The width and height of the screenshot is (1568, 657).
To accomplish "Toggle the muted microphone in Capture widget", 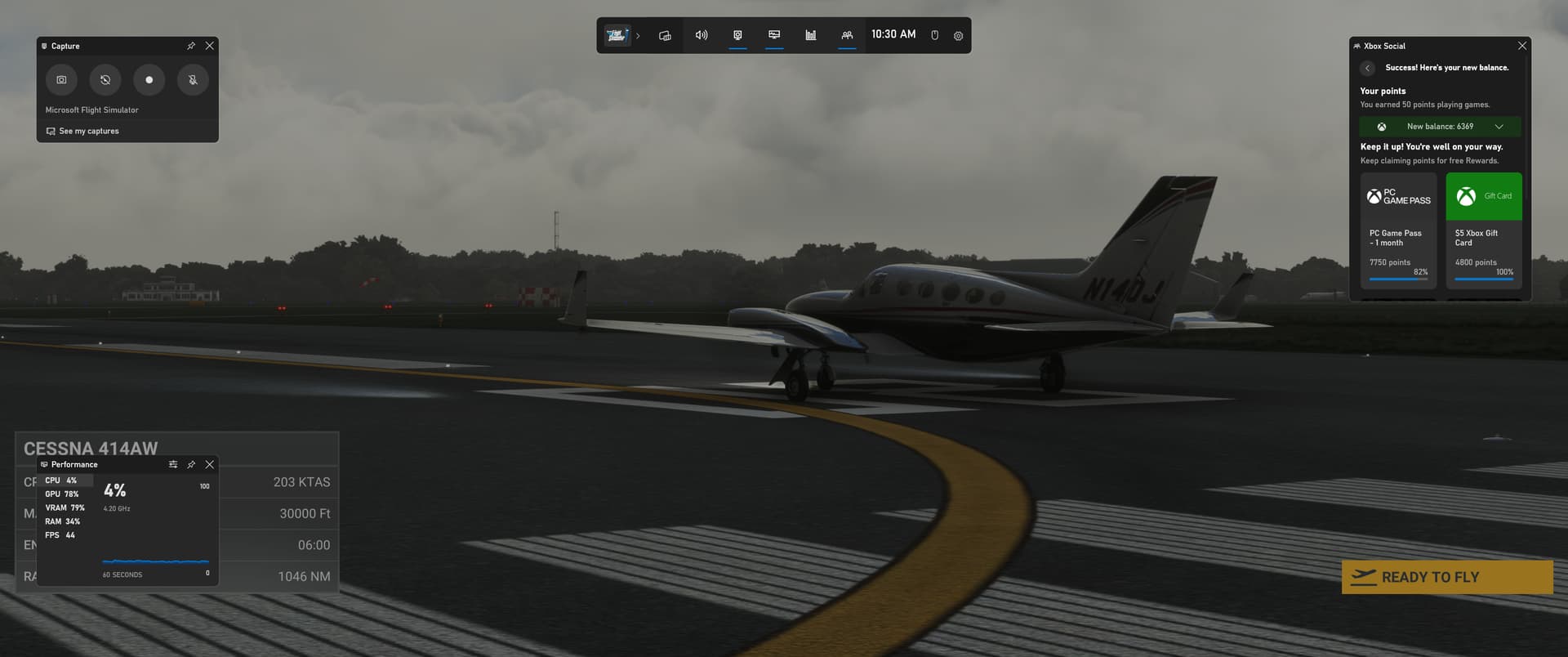I will 193,79.
